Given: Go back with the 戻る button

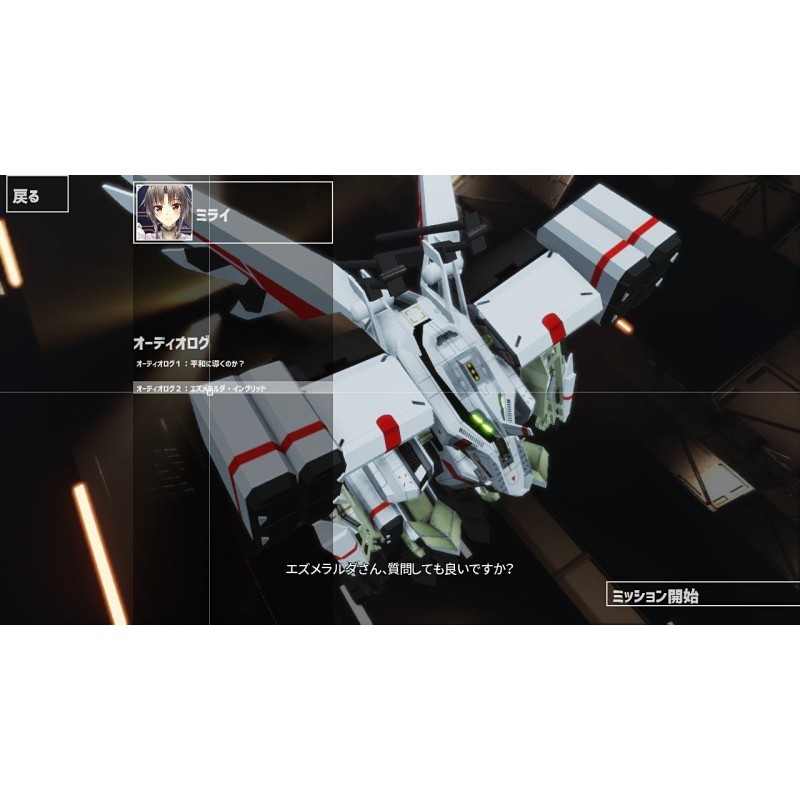Looking at the screenshot, I should point(37,195).
